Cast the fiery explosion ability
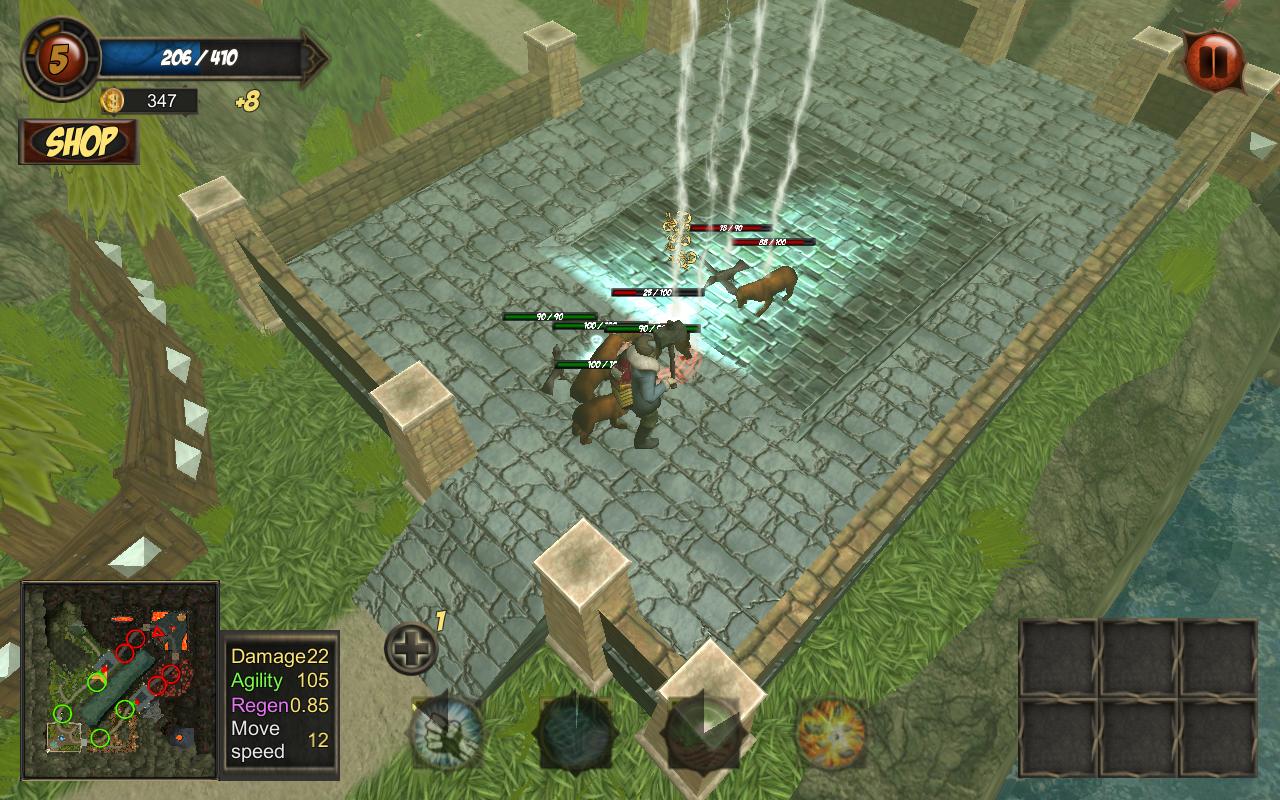Viewport: 1280px width, 800px height. [831, 733]
